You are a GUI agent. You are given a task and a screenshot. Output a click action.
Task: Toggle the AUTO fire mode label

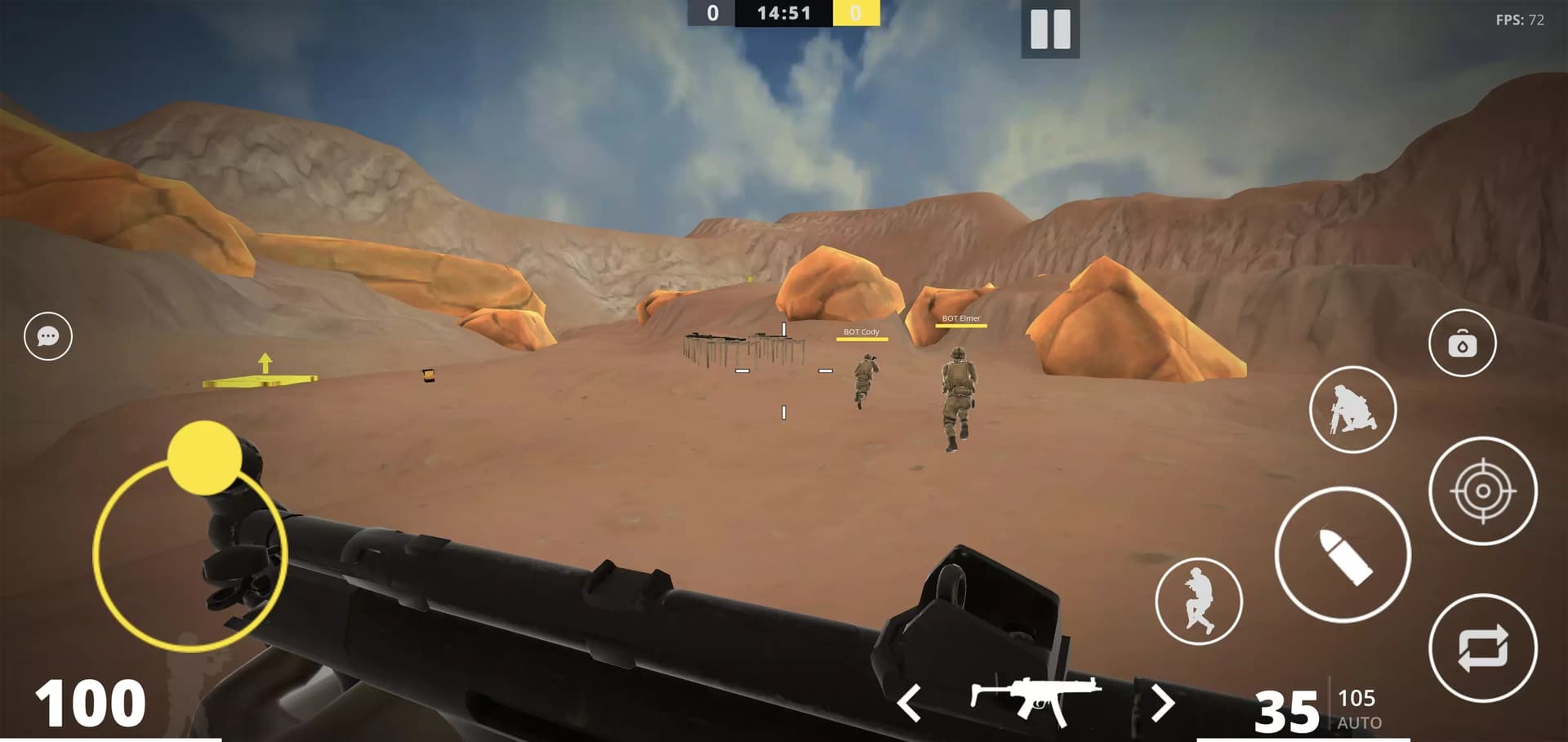click(x=1359, y=722)
